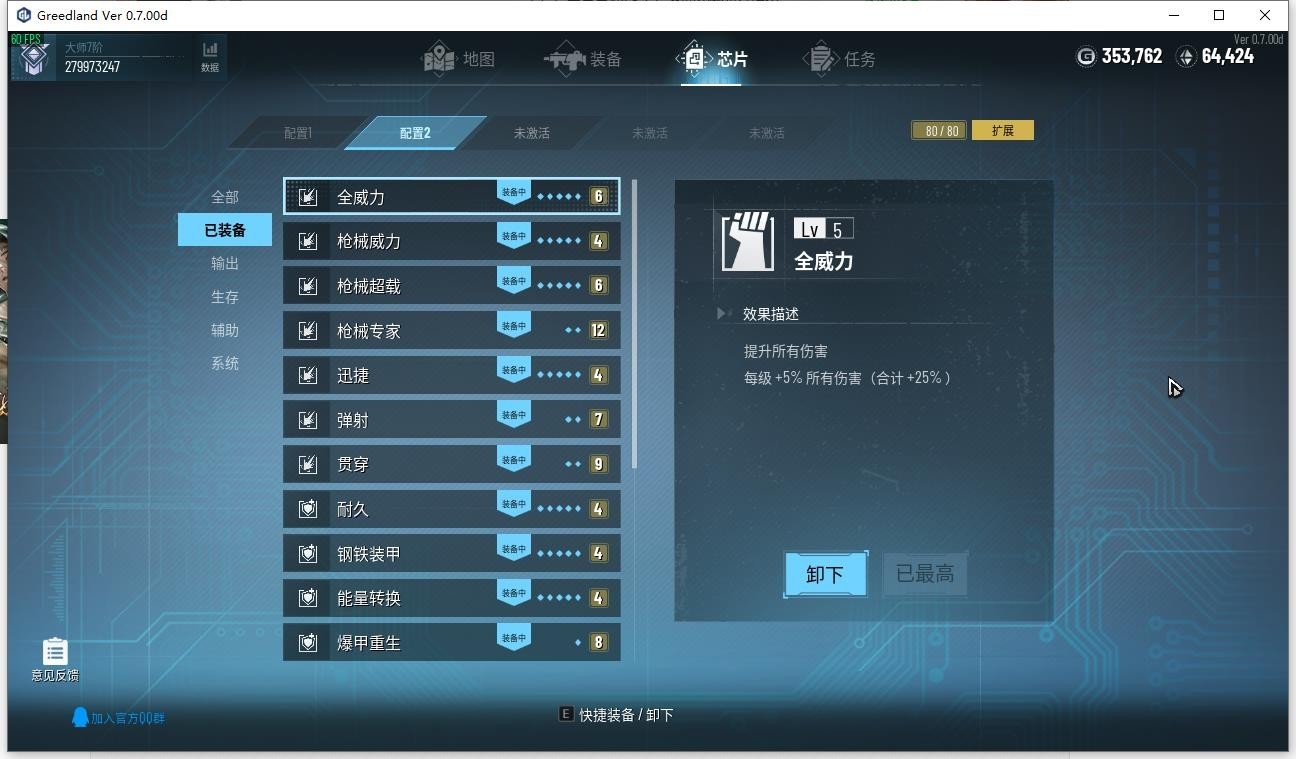Click the 卸下 unequip button

tap(825, 574)
